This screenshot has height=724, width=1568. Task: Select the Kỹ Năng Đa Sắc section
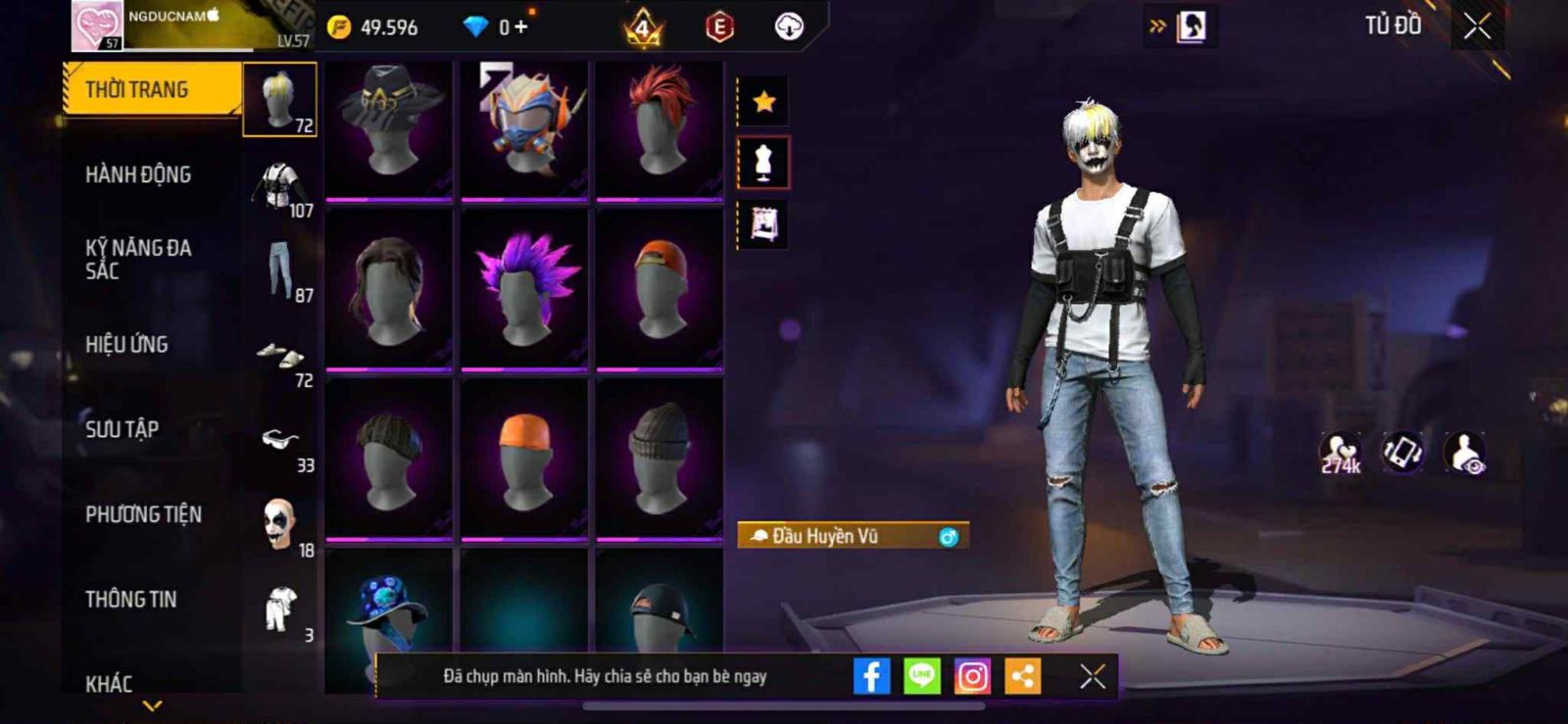click(x=138, y=259)
